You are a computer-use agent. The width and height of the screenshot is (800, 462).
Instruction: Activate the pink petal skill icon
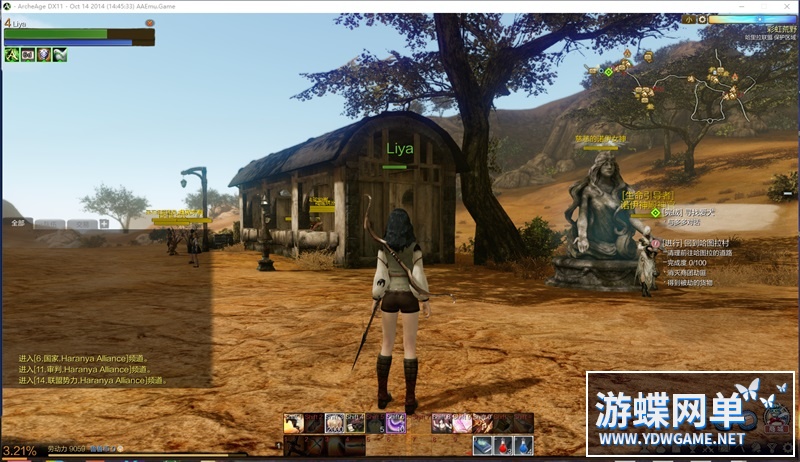pos(460,423)
